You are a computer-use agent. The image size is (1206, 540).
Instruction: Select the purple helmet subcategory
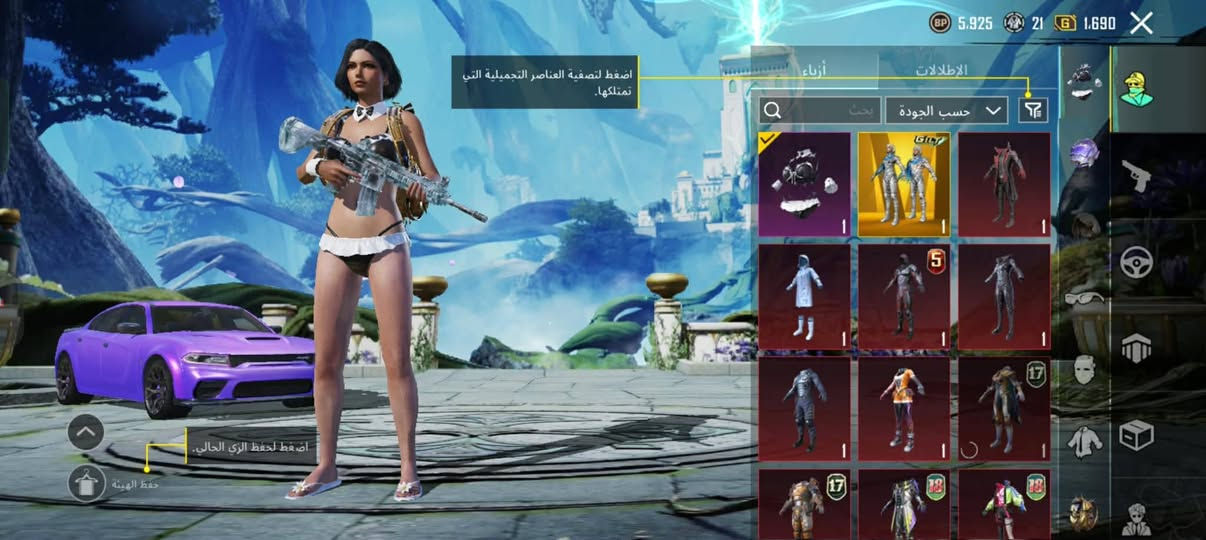coord(1084,152)
